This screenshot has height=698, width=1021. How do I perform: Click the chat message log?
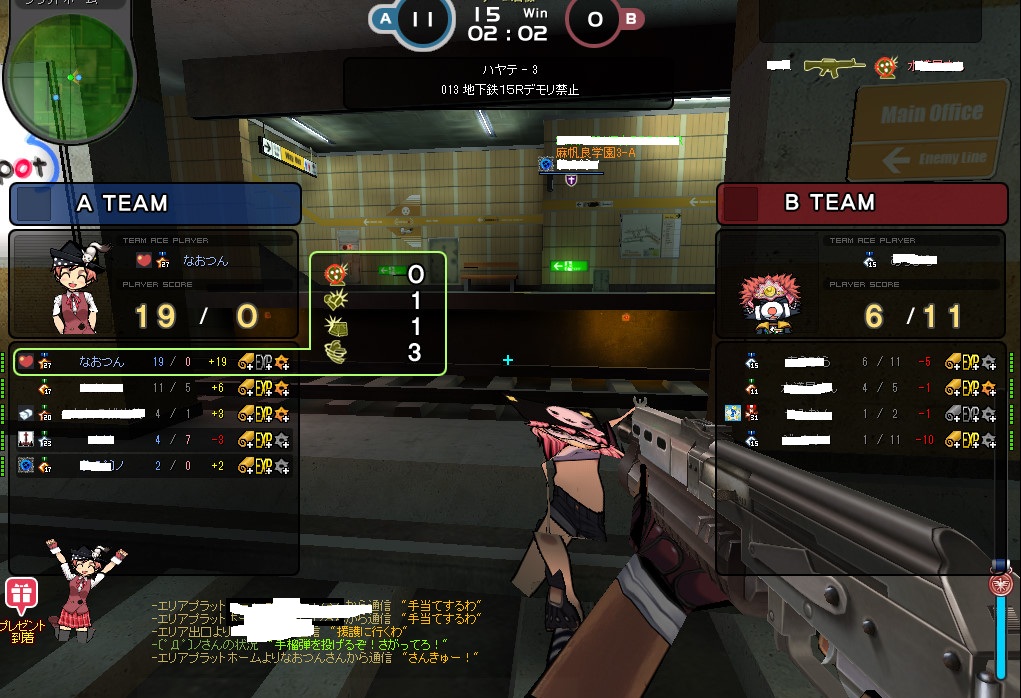[318, 631]
